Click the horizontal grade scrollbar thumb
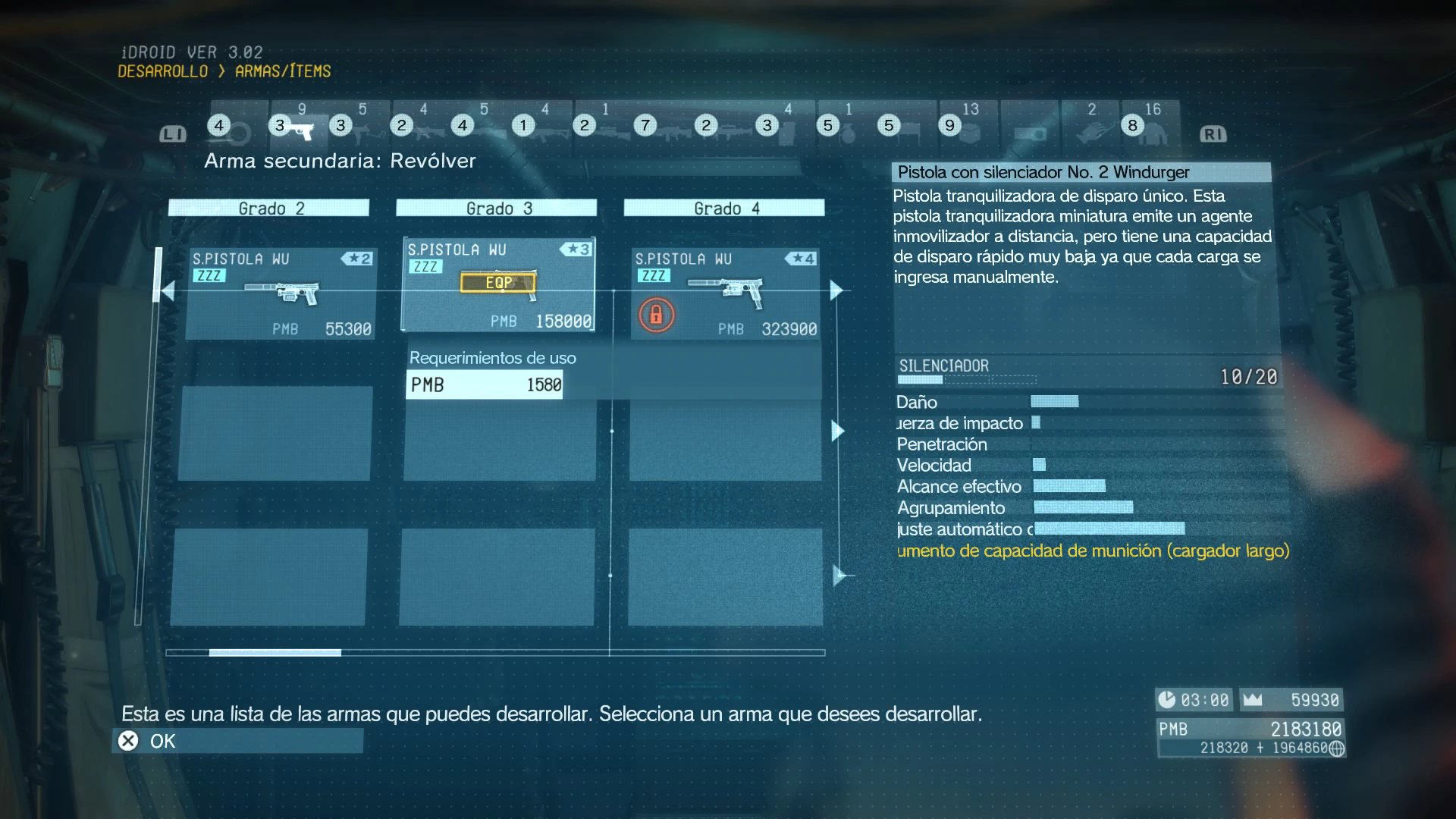The width and height of the screenshot is (1456, 819). click(275, 652)
